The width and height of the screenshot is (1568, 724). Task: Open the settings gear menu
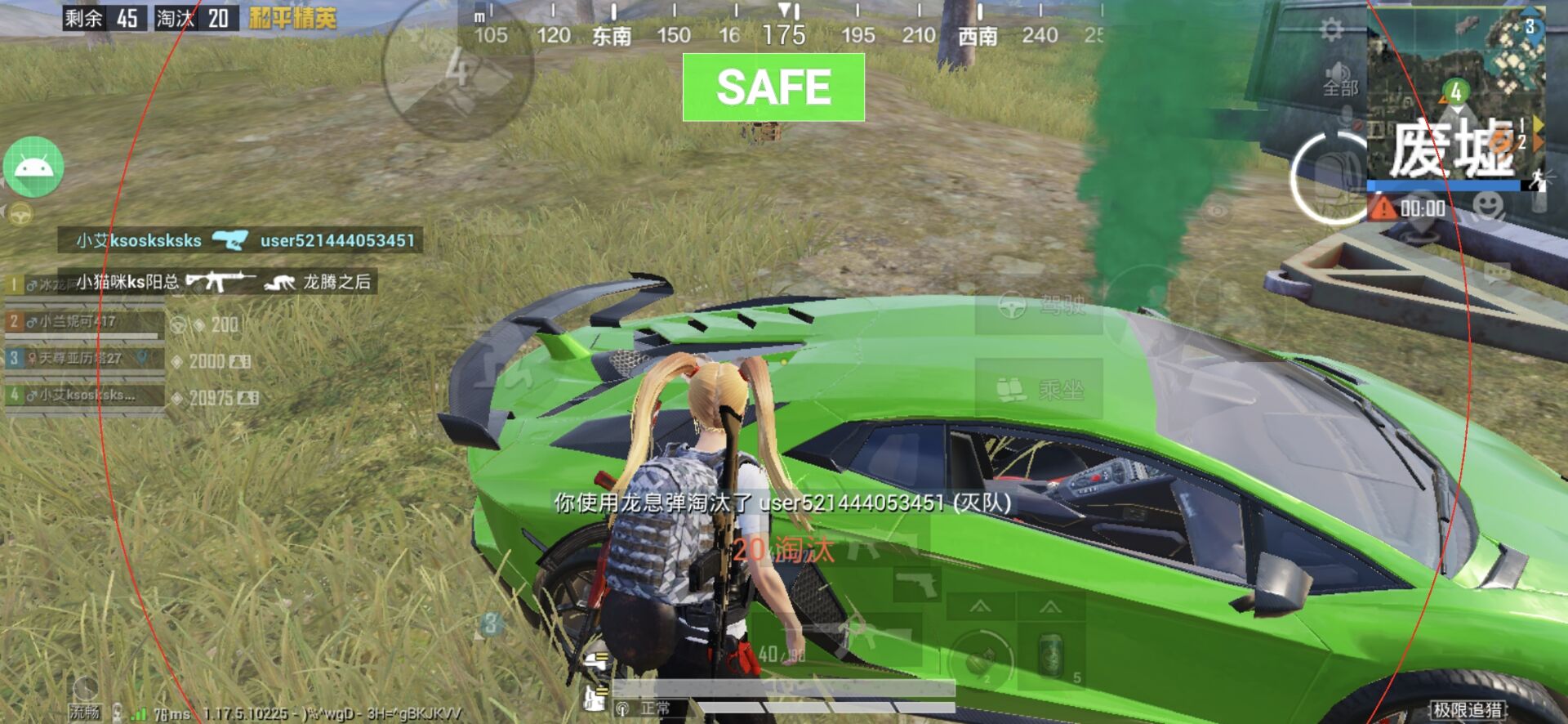1332,27
